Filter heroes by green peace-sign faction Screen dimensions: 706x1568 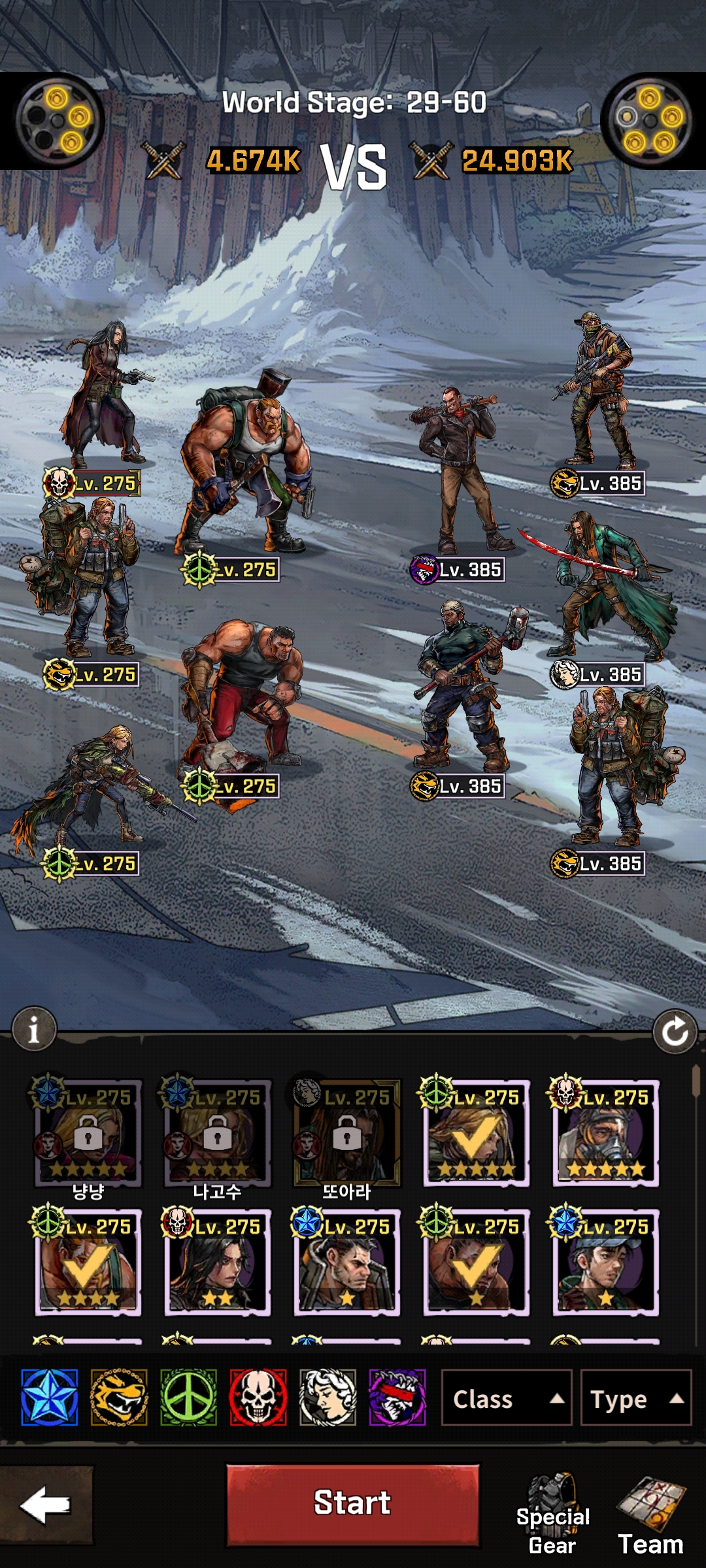(x=189, y=1397)
